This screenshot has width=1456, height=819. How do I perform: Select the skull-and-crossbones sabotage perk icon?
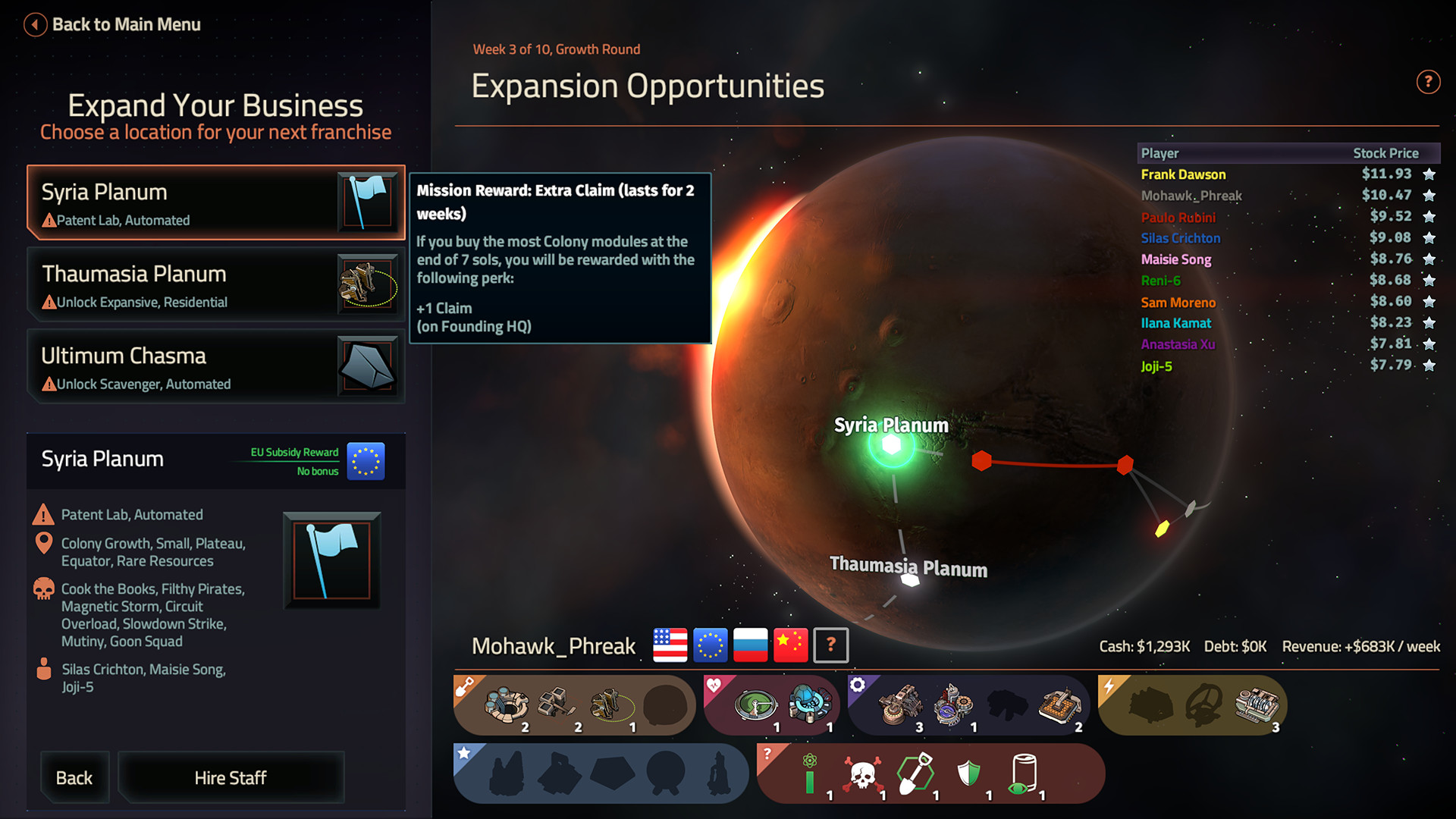[862, 773]
